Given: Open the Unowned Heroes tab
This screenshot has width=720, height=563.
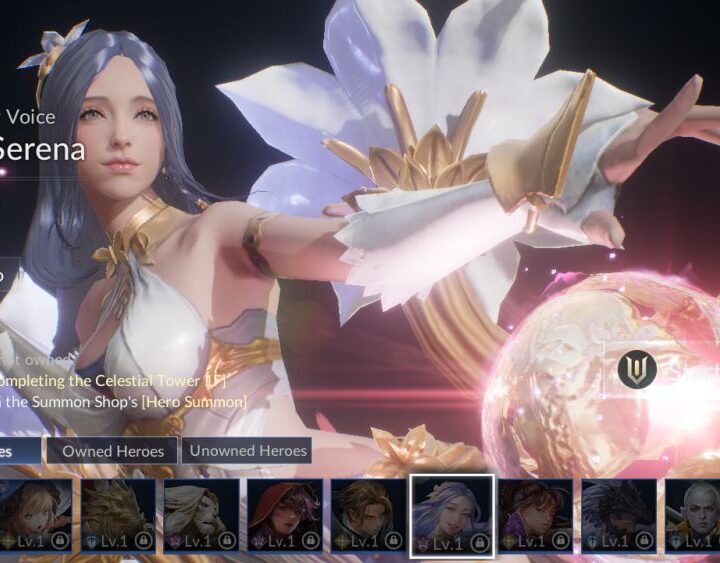Looking at the screenshot, I should (248, 451).
